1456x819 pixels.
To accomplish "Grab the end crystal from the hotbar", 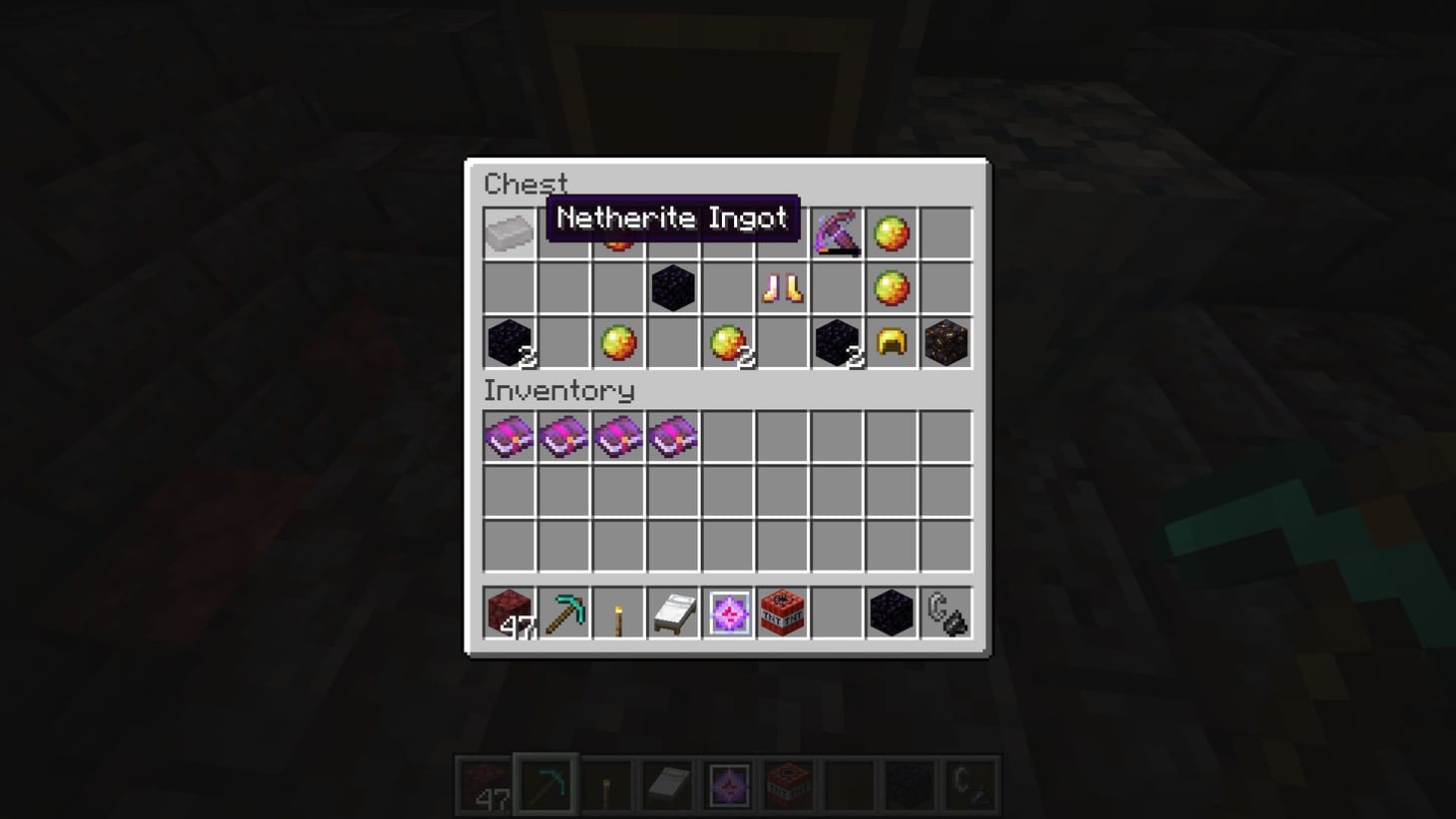I will (728, 614).
